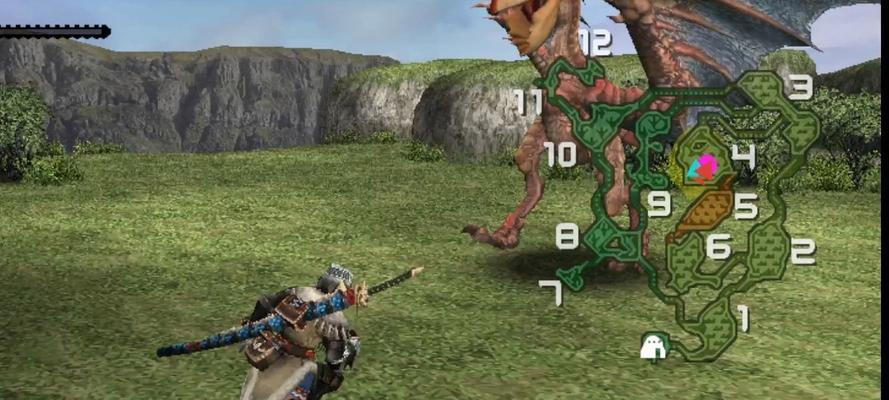This screenshot has height=400, width=889.
Task: Select area 7 on the map
Action: tap(550, 292)
